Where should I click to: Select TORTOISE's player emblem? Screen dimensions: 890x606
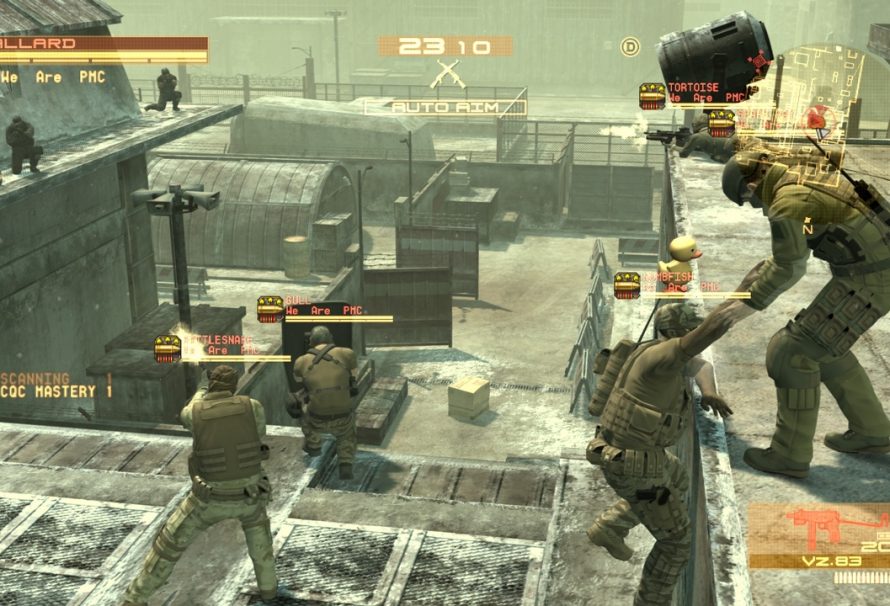coord(652,96)
